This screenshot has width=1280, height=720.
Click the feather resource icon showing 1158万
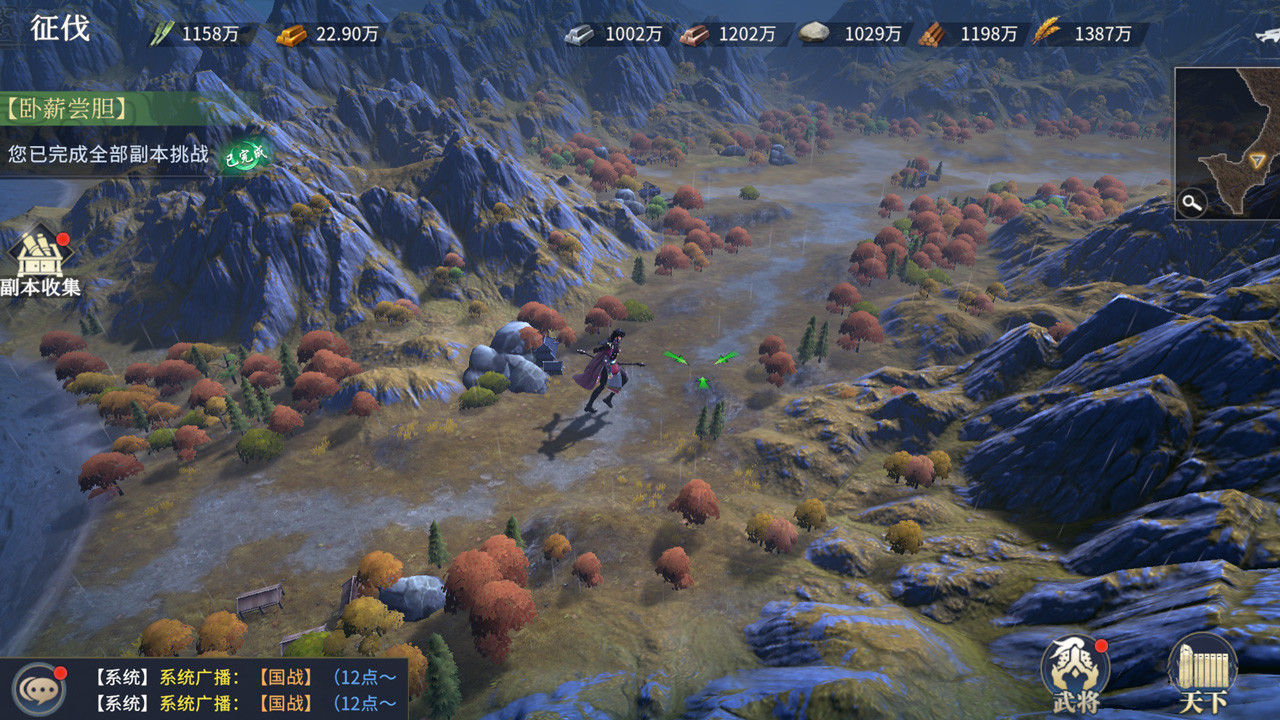click(x=161, y=33)
